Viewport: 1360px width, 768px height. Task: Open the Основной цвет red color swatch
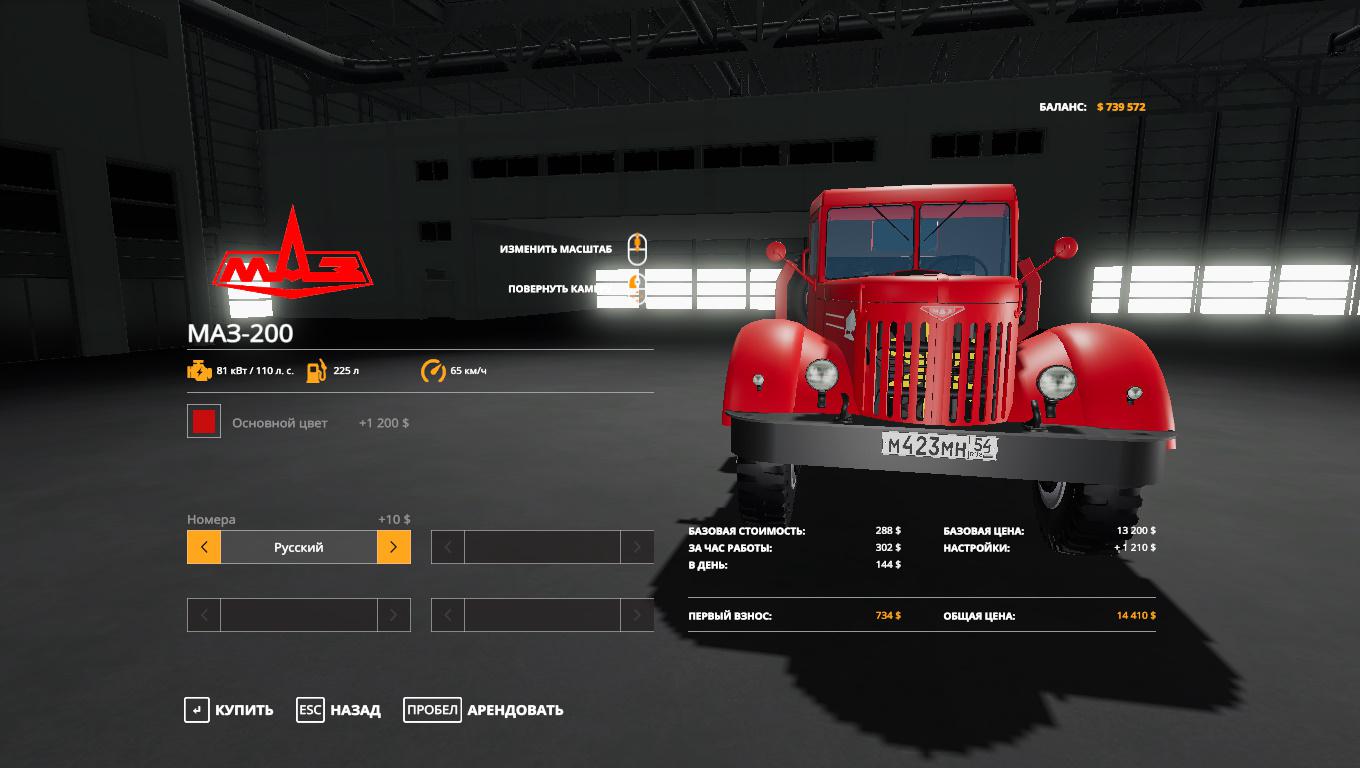(x=204, y=422)
